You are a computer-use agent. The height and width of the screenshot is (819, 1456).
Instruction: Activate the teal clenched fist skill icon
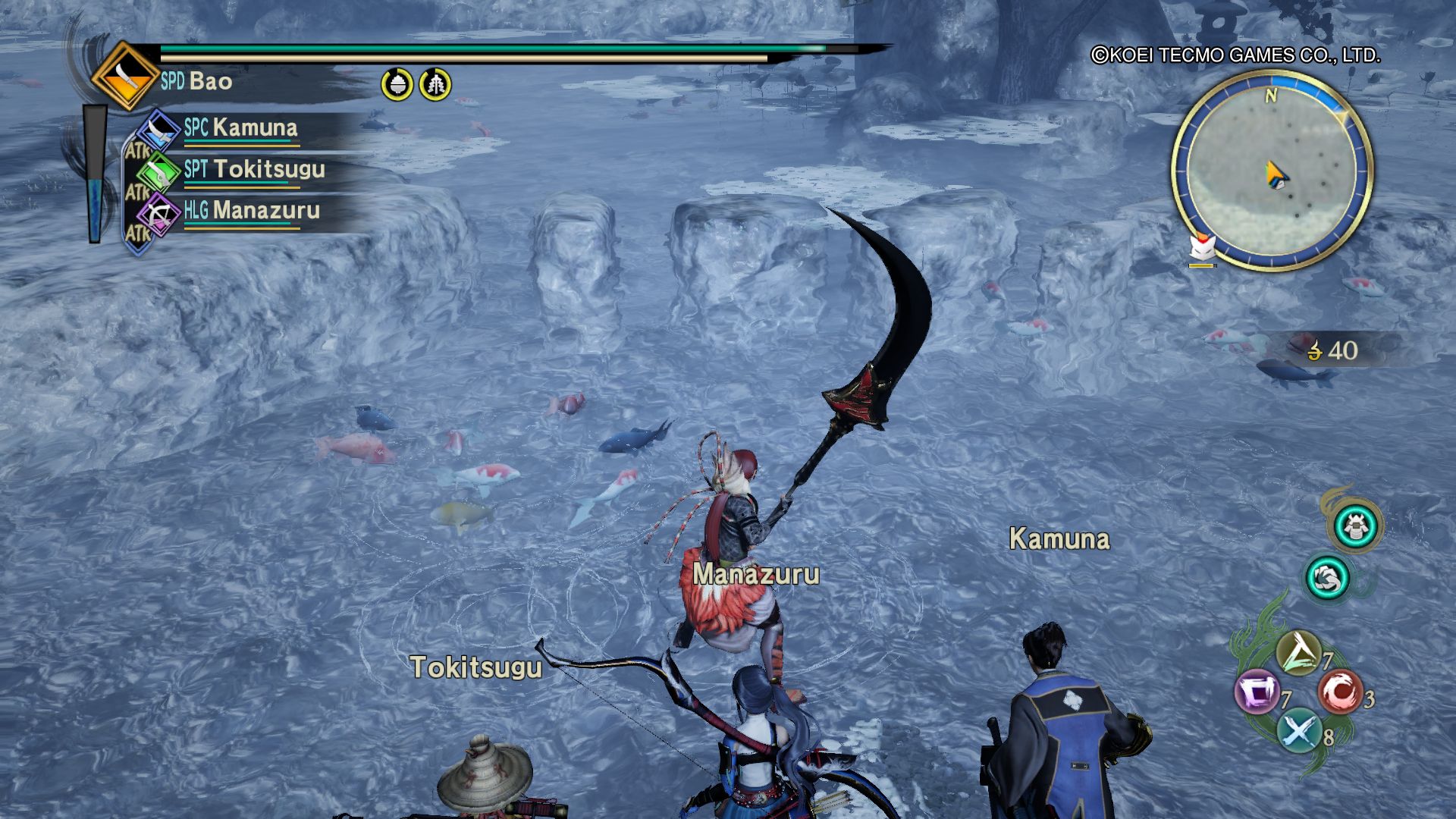click(1327, 578)
